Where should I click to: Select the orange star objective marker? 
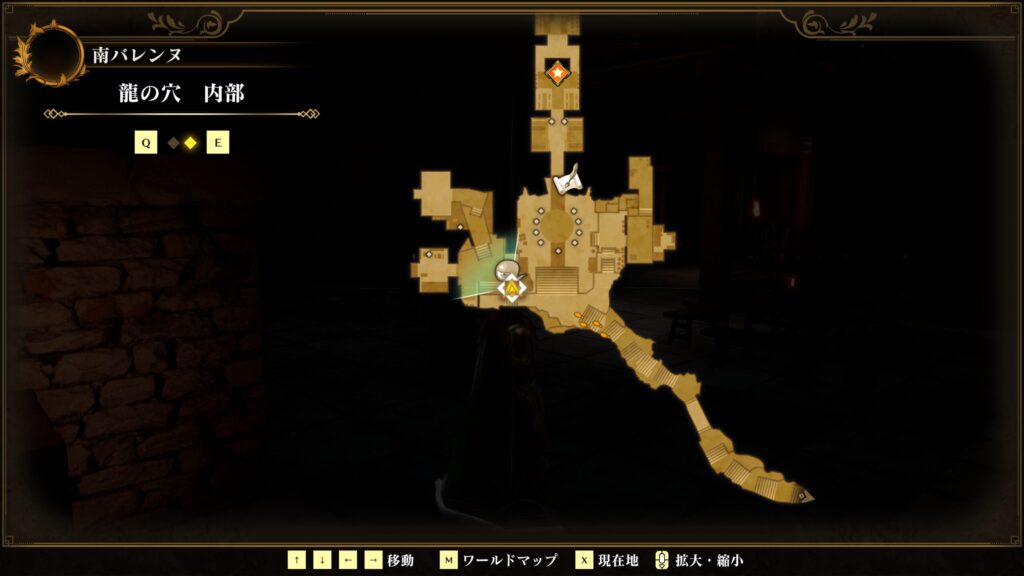(556, 72)
